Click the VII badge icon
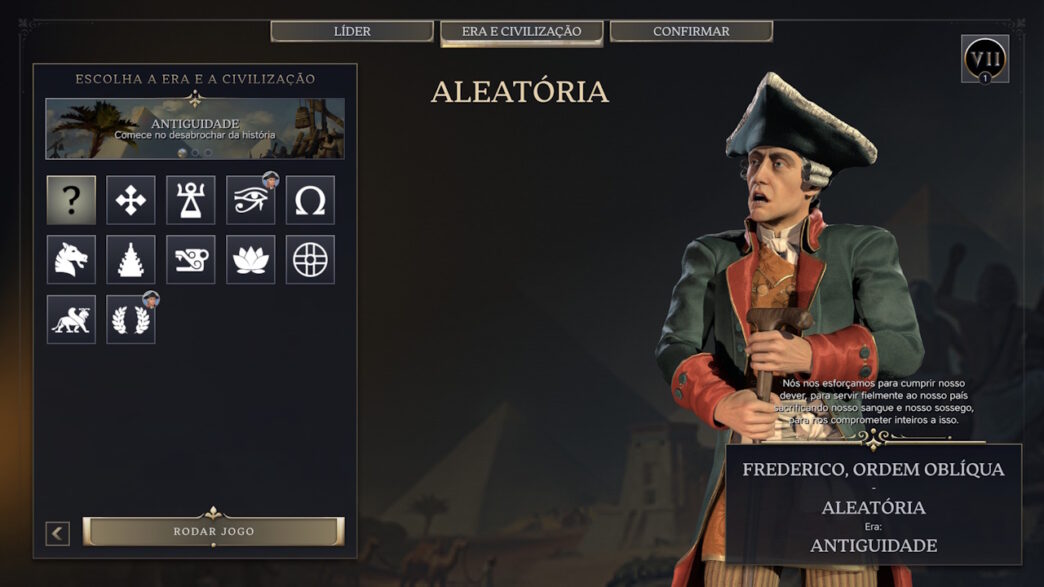Screen dimensions: 1044x587 (984, 58)
